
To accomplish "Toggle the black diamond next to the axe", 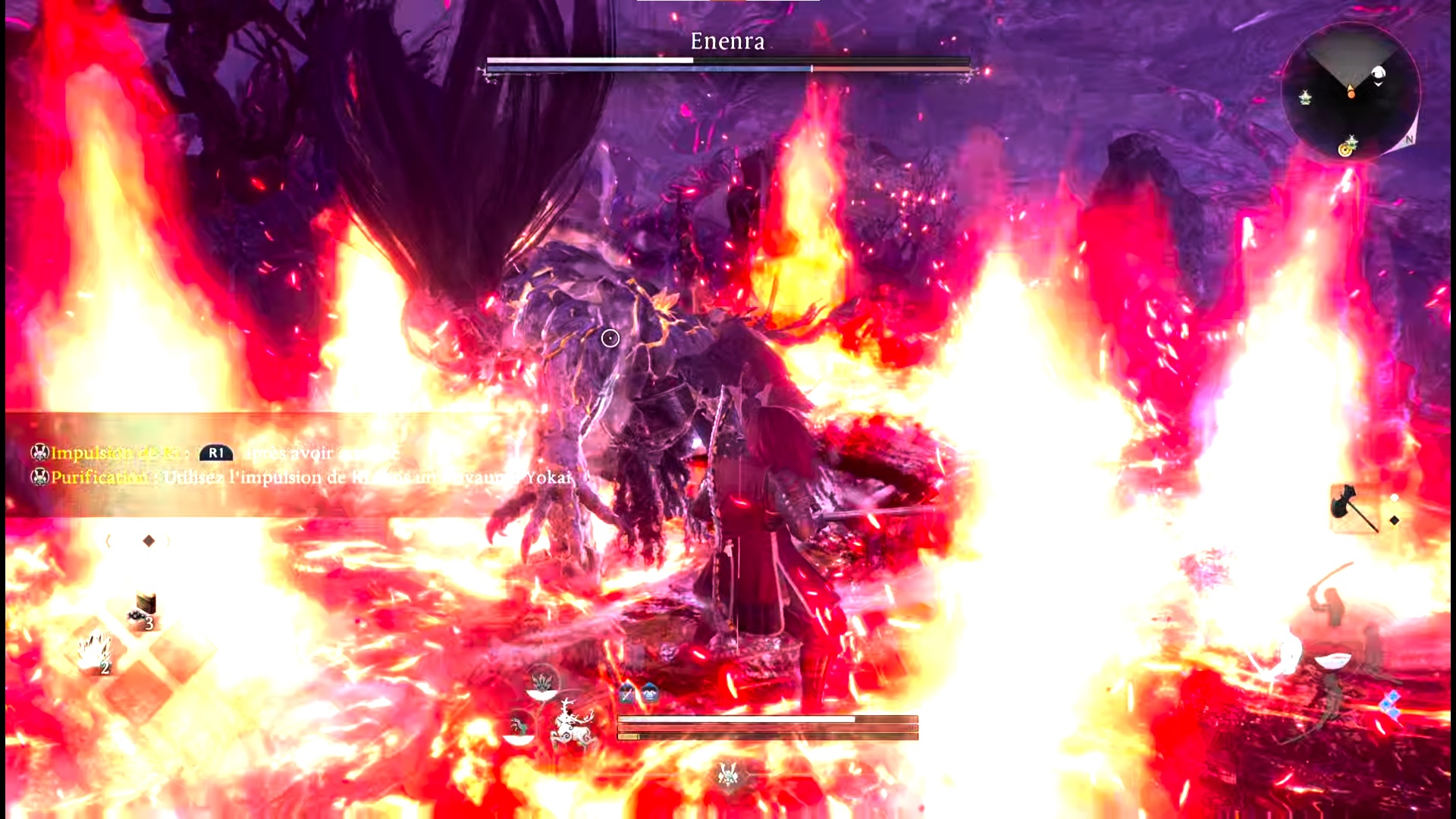I will tap(1395, 521).
